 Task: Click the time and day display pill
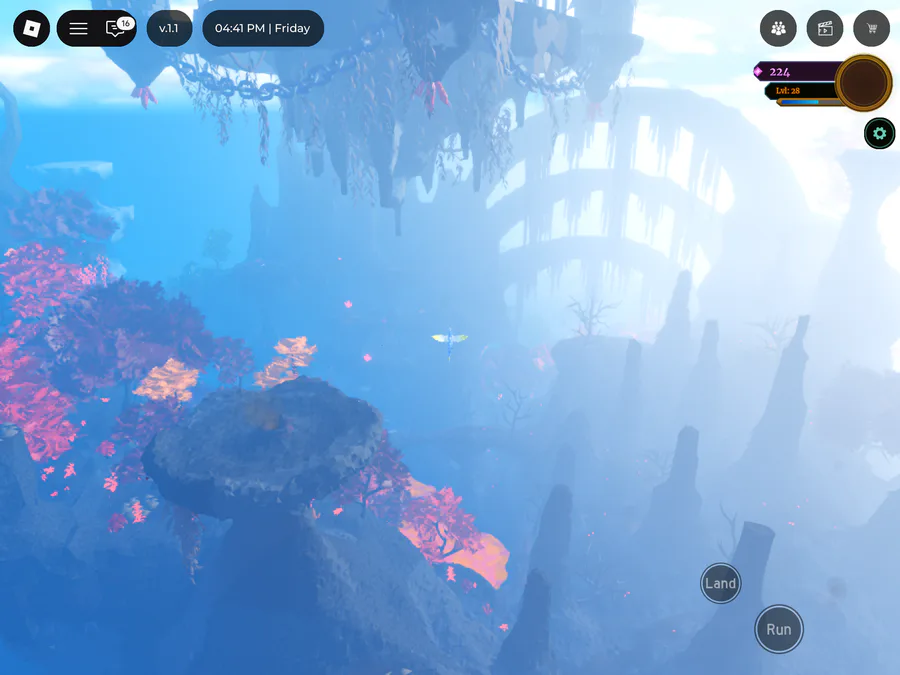pos(263,28)
